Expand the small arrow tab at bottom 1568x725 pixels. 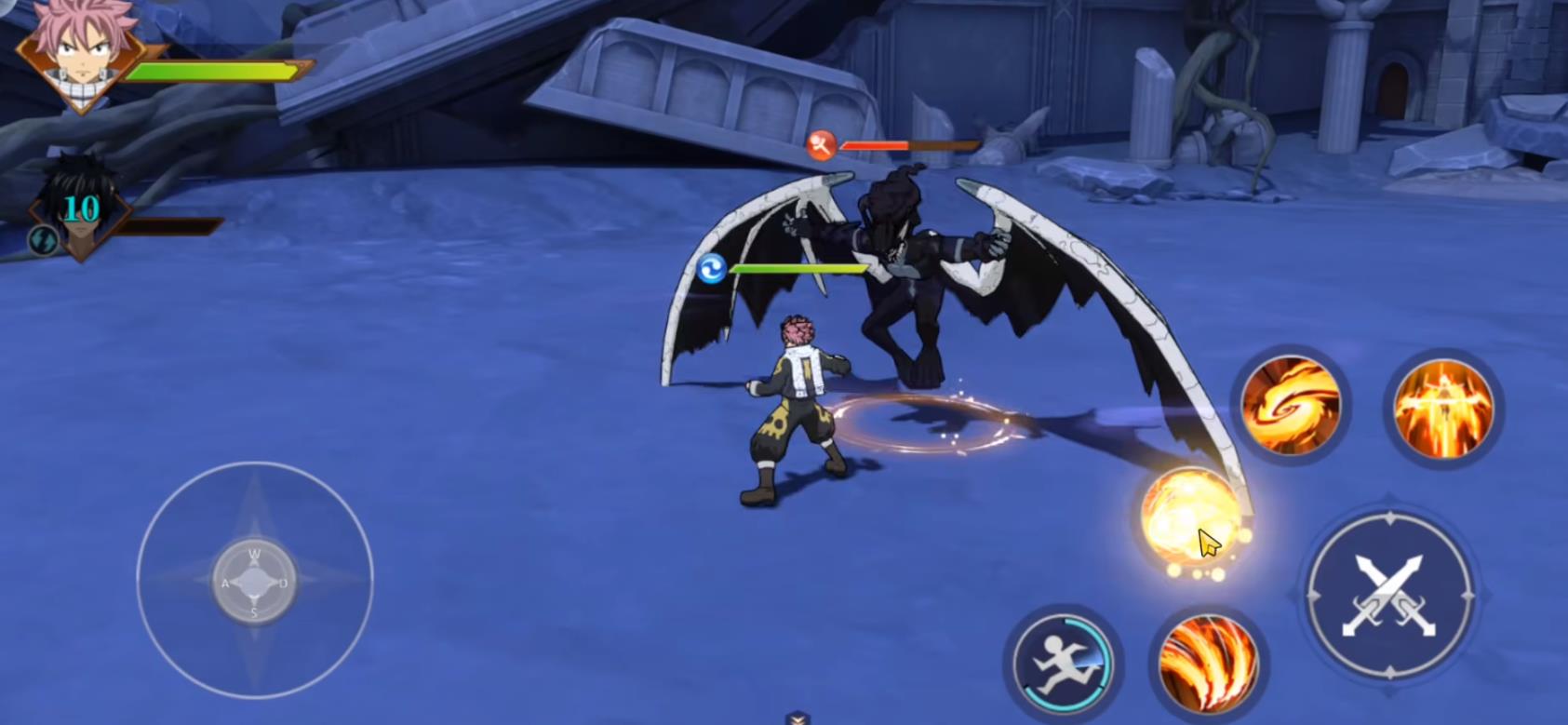[x=797, y=718]
